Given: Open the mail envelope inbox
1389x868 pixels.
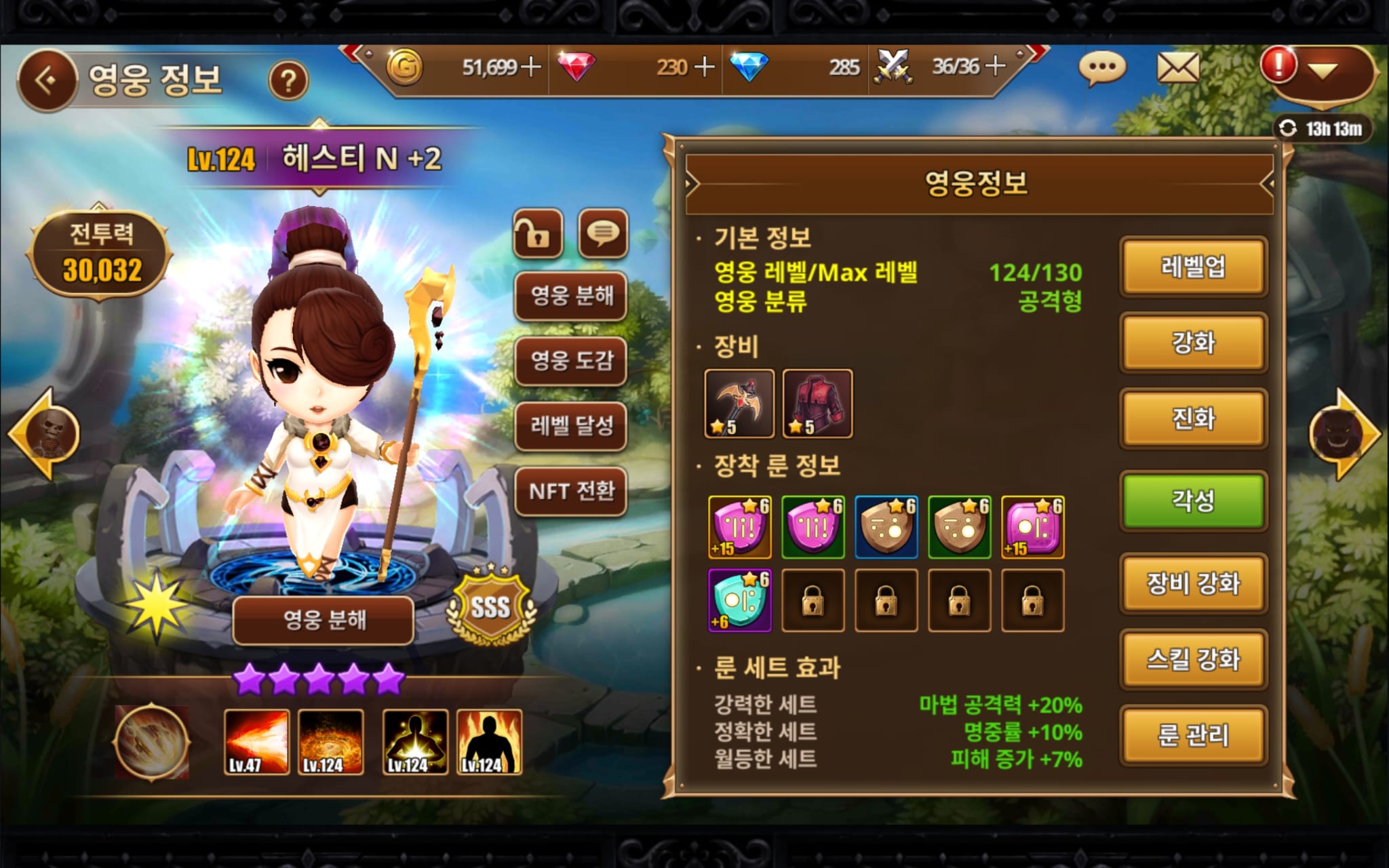Looking at the screenshot, I should tap(1178, 68).
